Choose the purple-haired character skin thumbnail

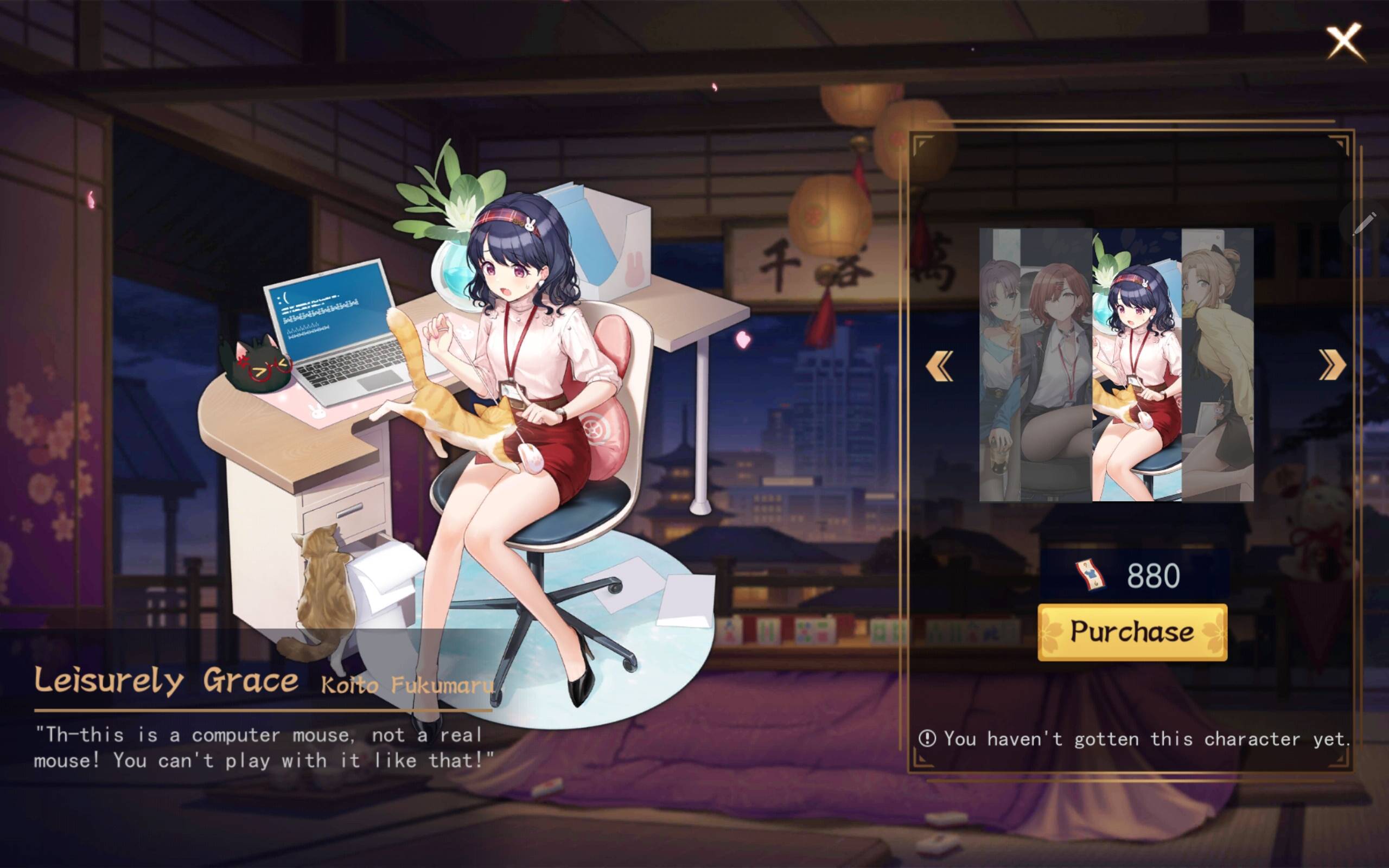(x=999, y=365)
